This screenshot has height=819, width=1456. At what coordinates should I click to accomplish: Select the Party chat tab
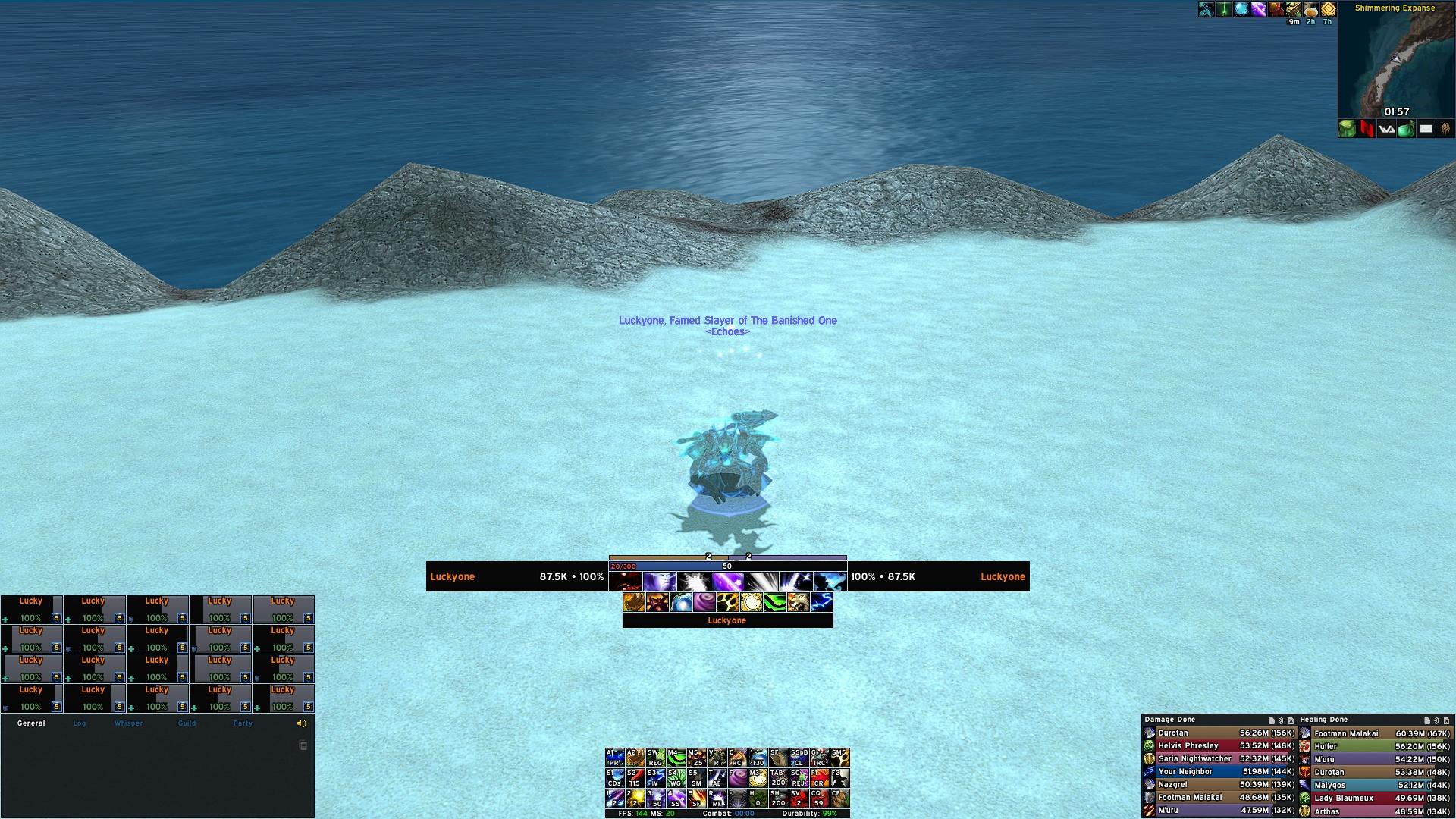(243, 723)
